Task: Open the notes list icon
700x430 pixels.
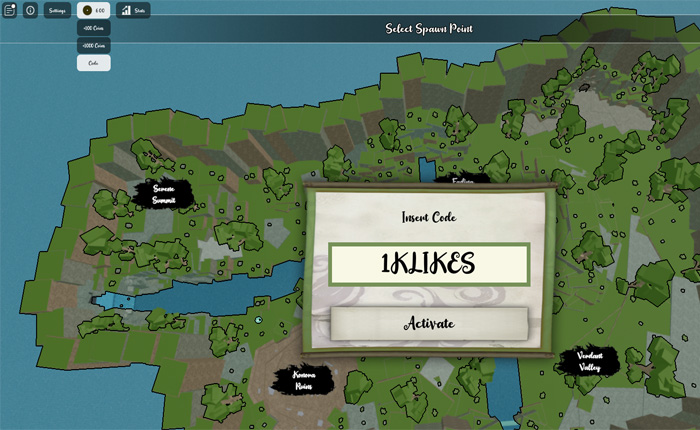Action: click(9, 10)
